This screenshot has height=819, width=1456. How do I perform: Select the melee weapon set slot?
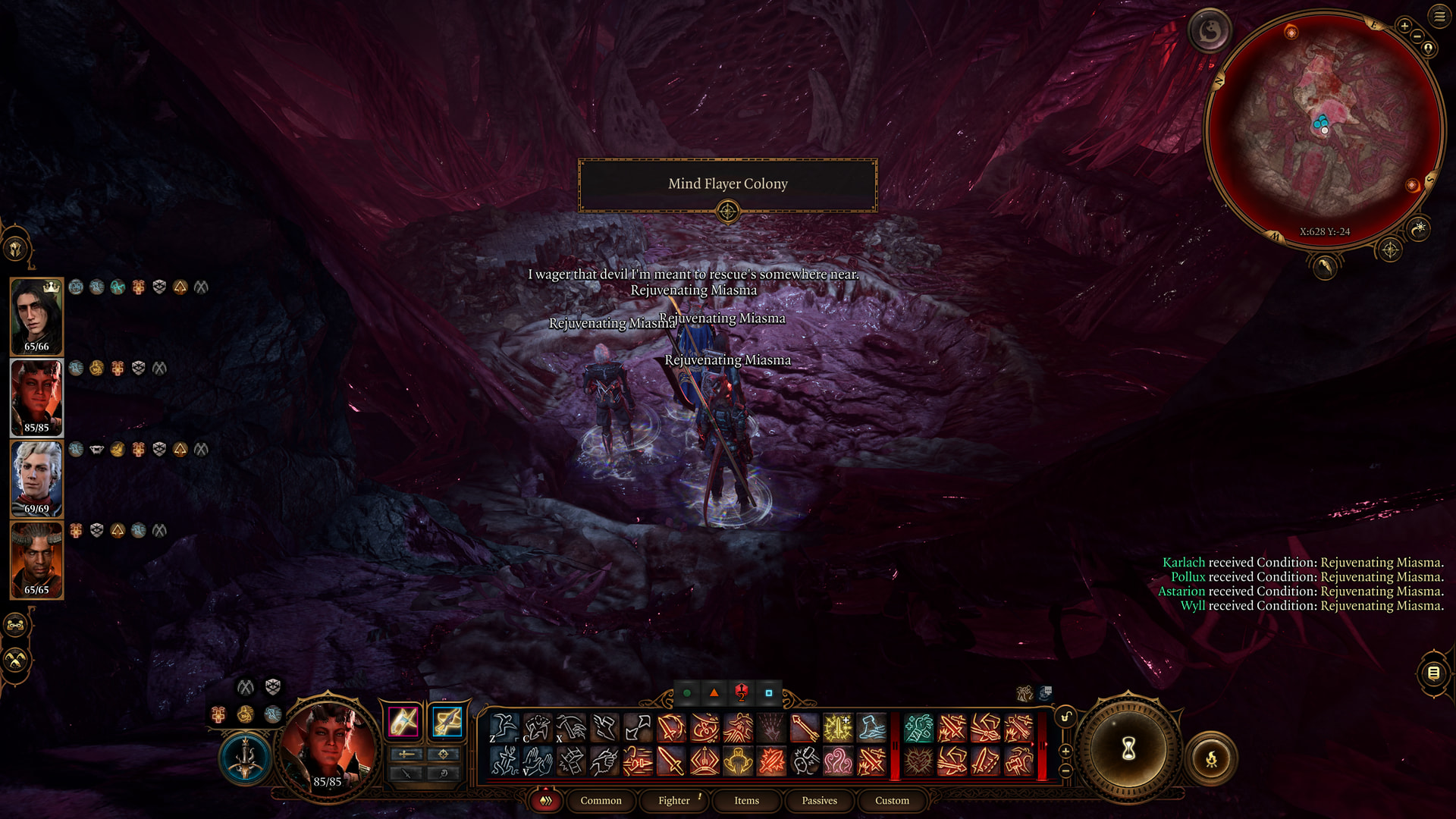pyautogui.click(x=403, y=721)
